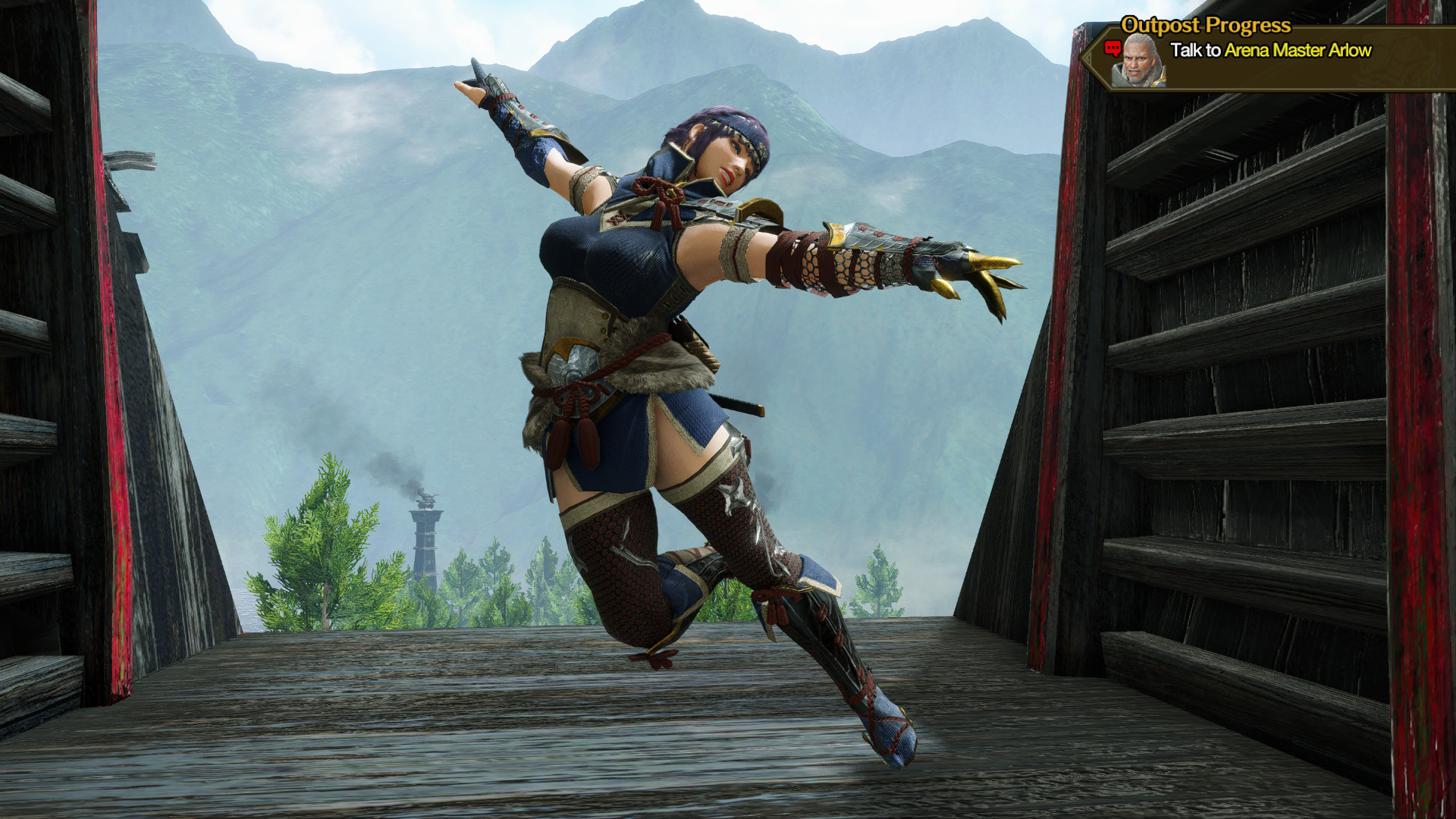The image size is (1456, 819).
Task: Click the red speech bubble chat icon
Action: (1112, 48)
